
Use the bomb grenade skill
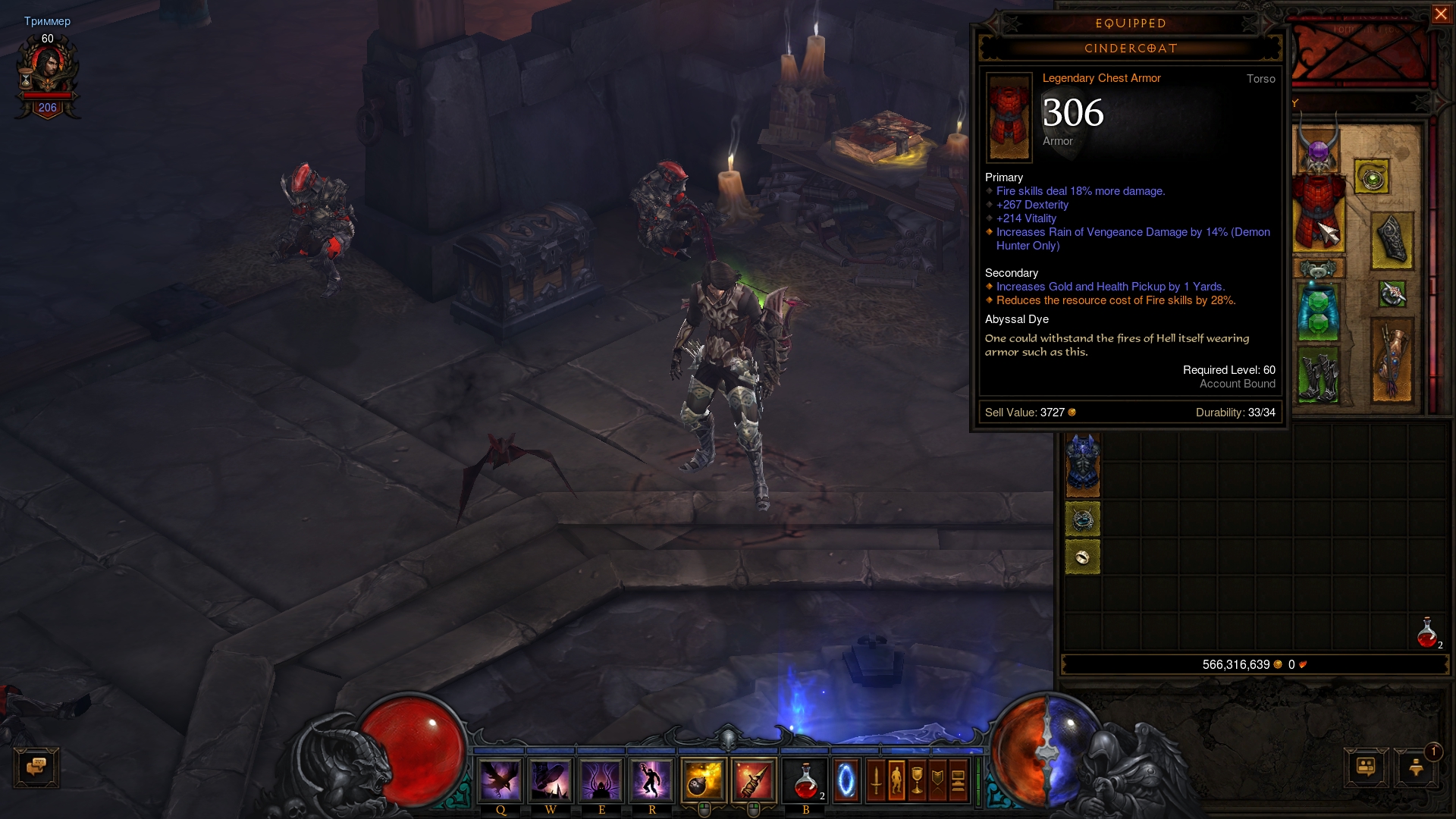pyautogui.click(x=703, y=780)
